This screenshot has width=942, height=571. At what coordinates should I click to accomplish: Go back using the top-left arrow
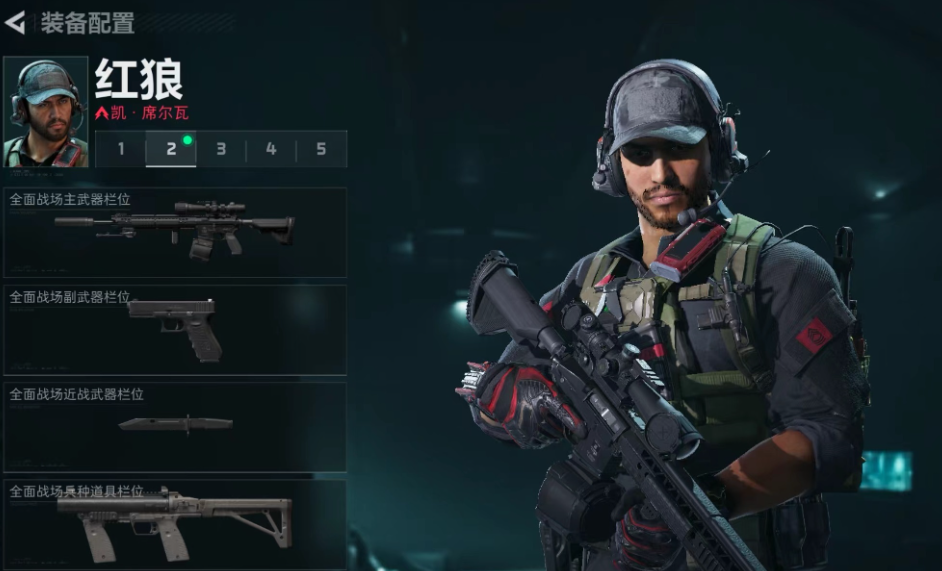pyautogui.click(x=15, y=22)
